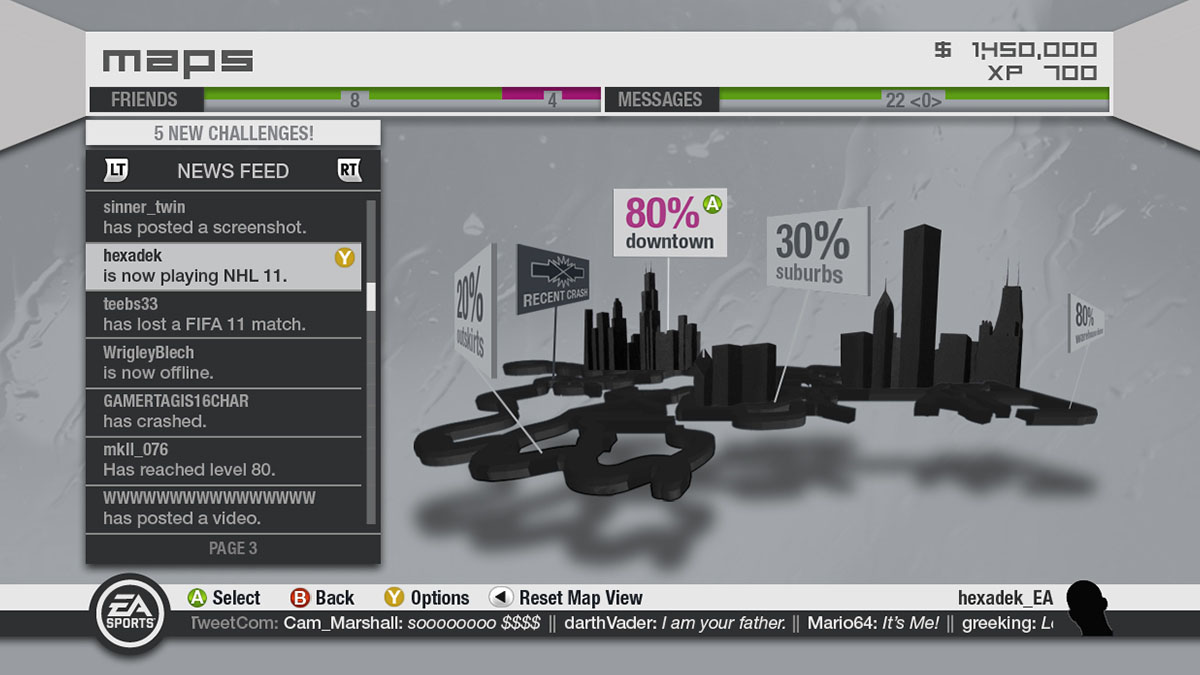The width and height of the screenshot is (1200, 675).
Task: Choose the 30% suburbs map marker
Action: pyautogui.click(x=815, y=251)
